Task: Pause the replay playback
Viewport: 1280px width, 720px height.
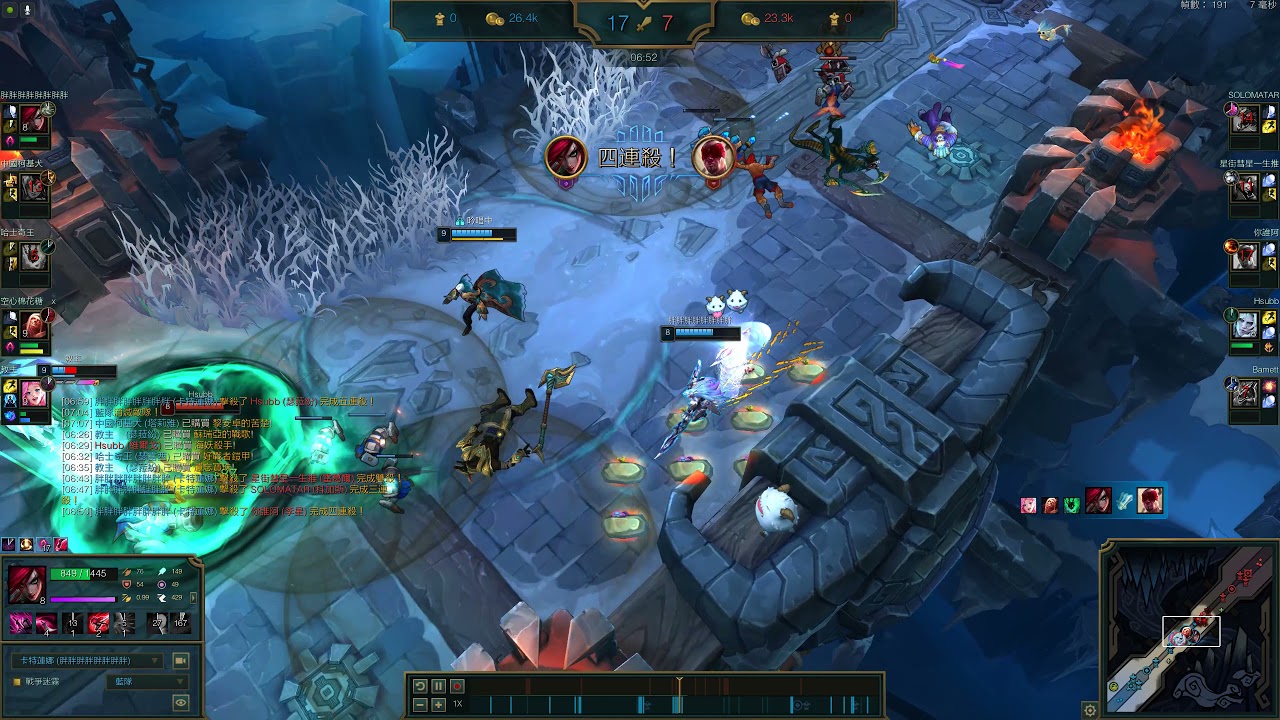Action: click(438, 686)
